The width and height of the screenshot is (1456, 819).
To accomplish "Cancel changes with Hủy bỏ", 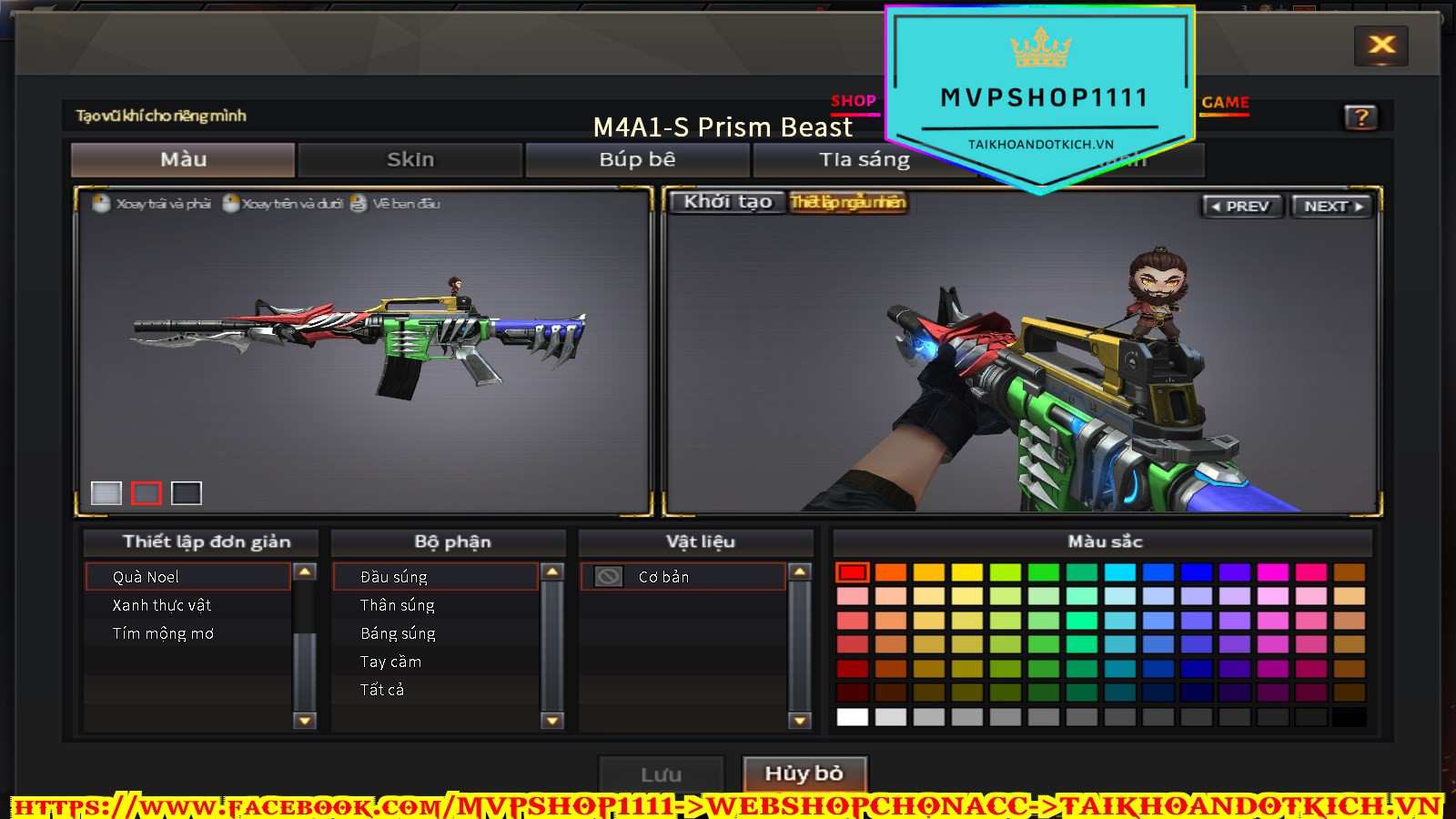I will point(804,774).
